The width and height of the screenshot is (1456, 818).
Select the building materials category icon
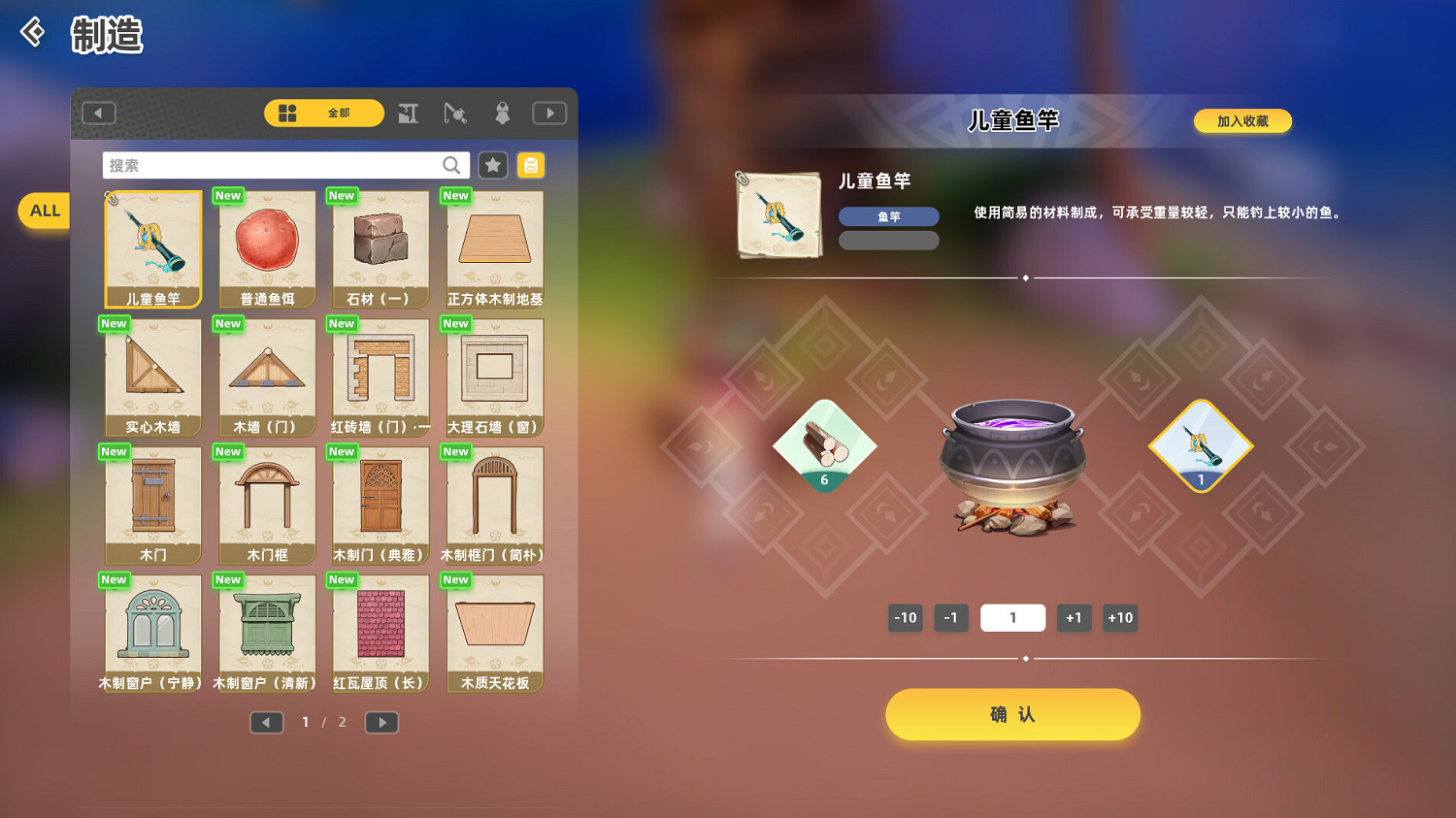click(x=408, y=113)
